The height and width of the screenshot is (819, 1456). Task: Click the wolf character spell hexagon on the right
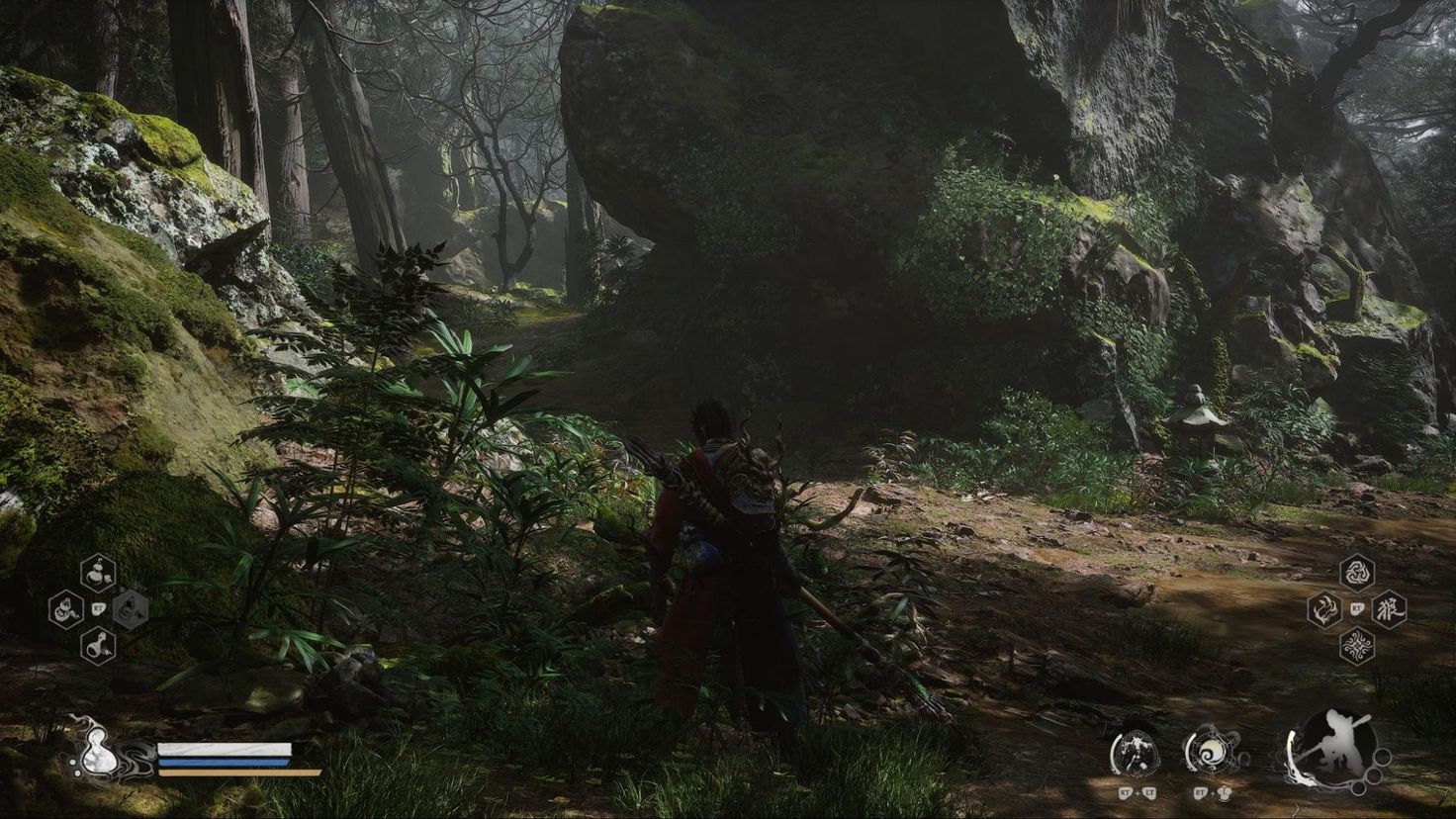[x=1390, y=609]
